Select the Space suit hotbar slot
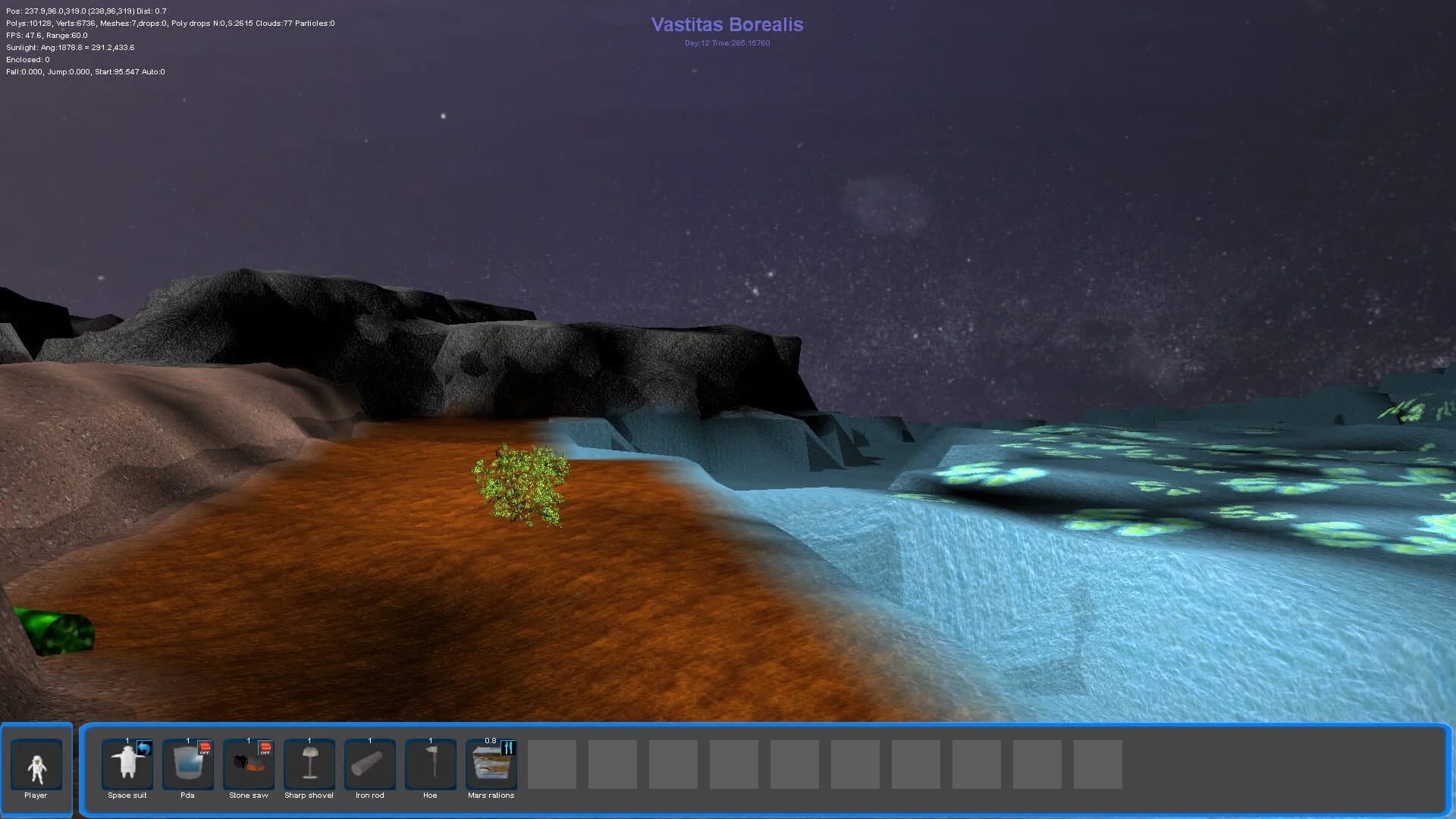The width and height of the screenshot is (1456, 819). coord(126,764)
